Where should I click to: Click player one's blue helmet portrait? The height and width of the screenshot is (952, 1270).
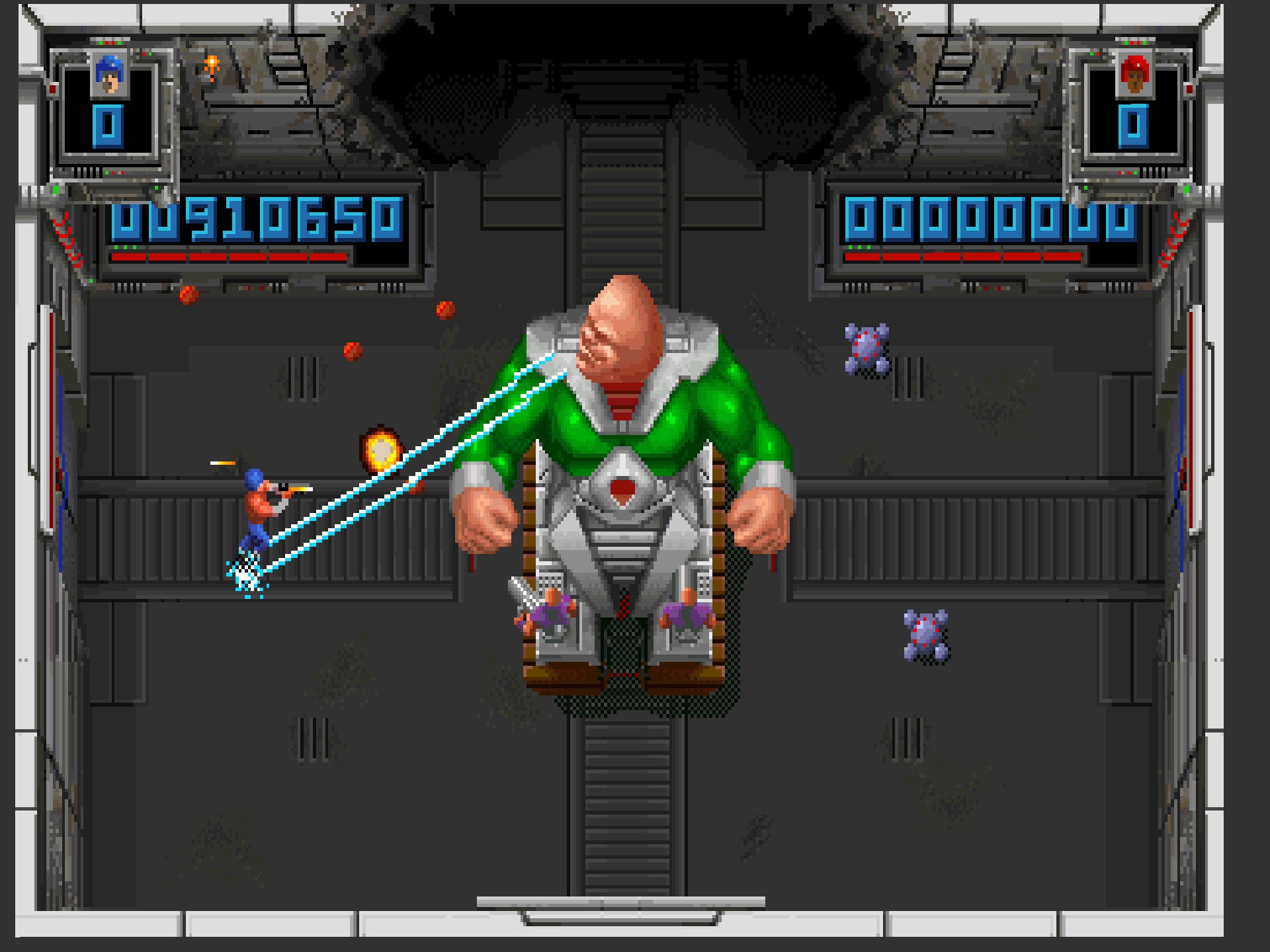click(x=110, y=75)
